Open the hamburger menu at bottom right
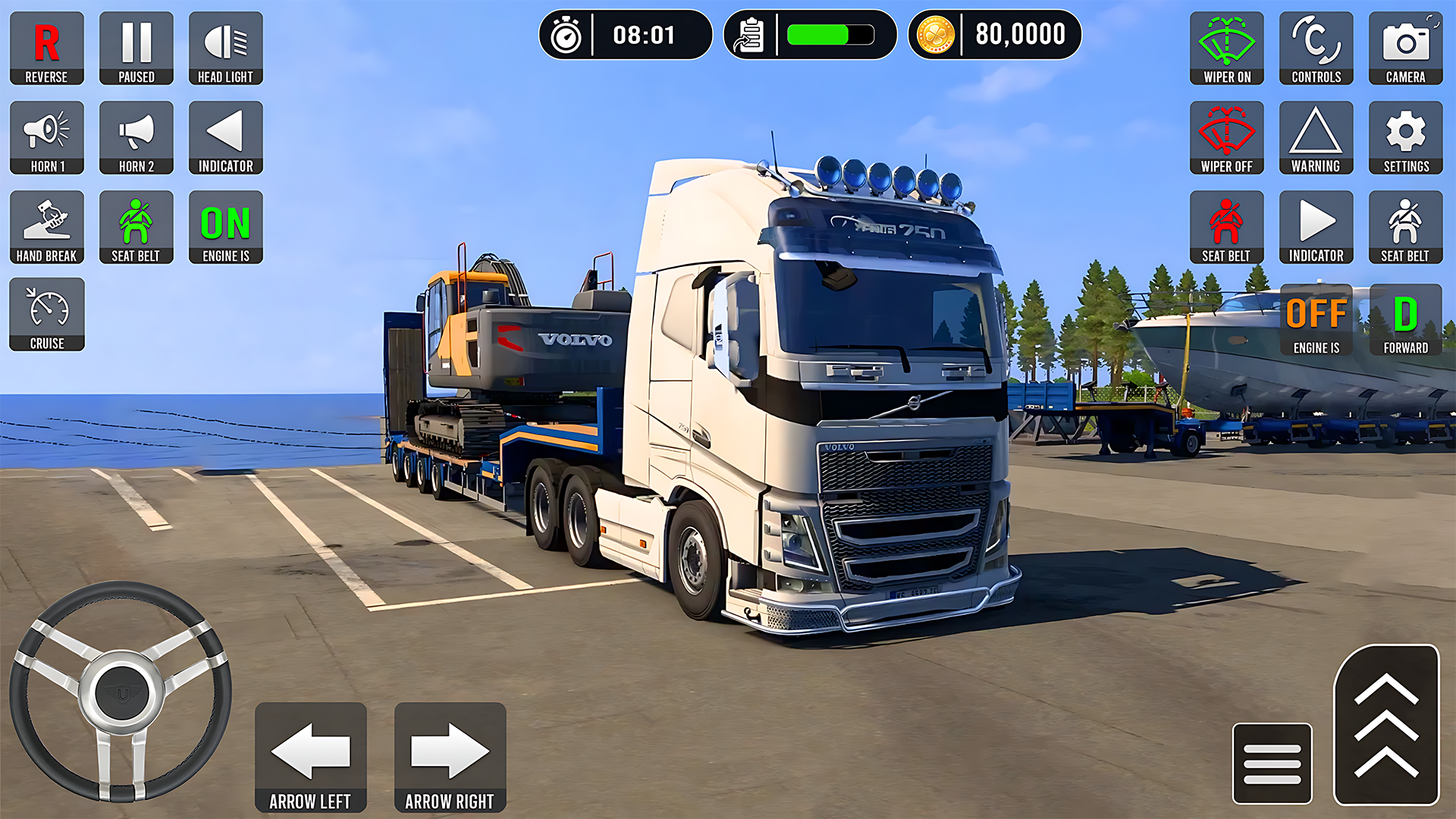Image resolution: width=1456 pixels, height=819 pixels. coord(1273,762)
